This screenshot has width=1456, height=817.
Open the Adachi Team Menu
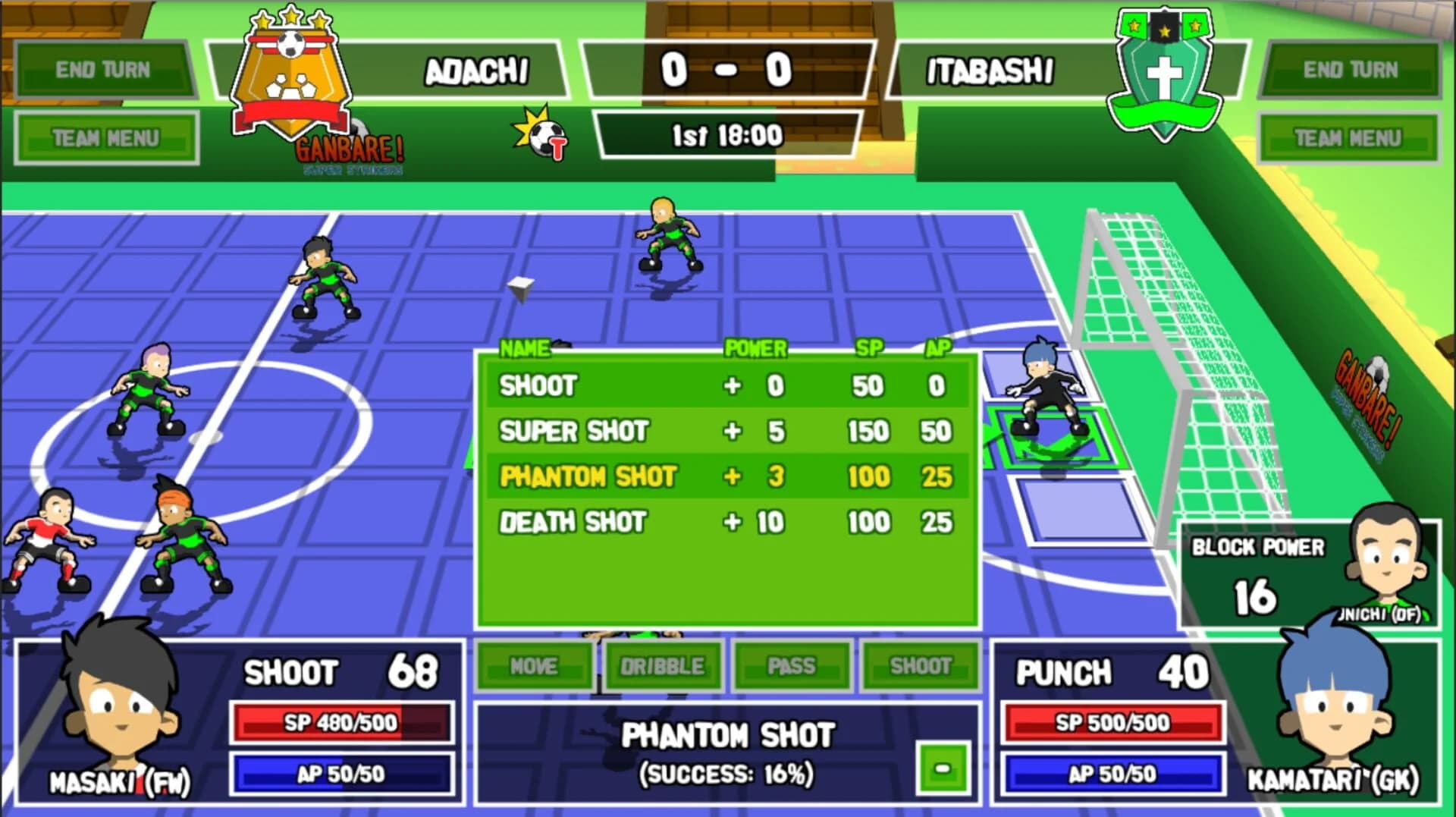pos(106,137)
